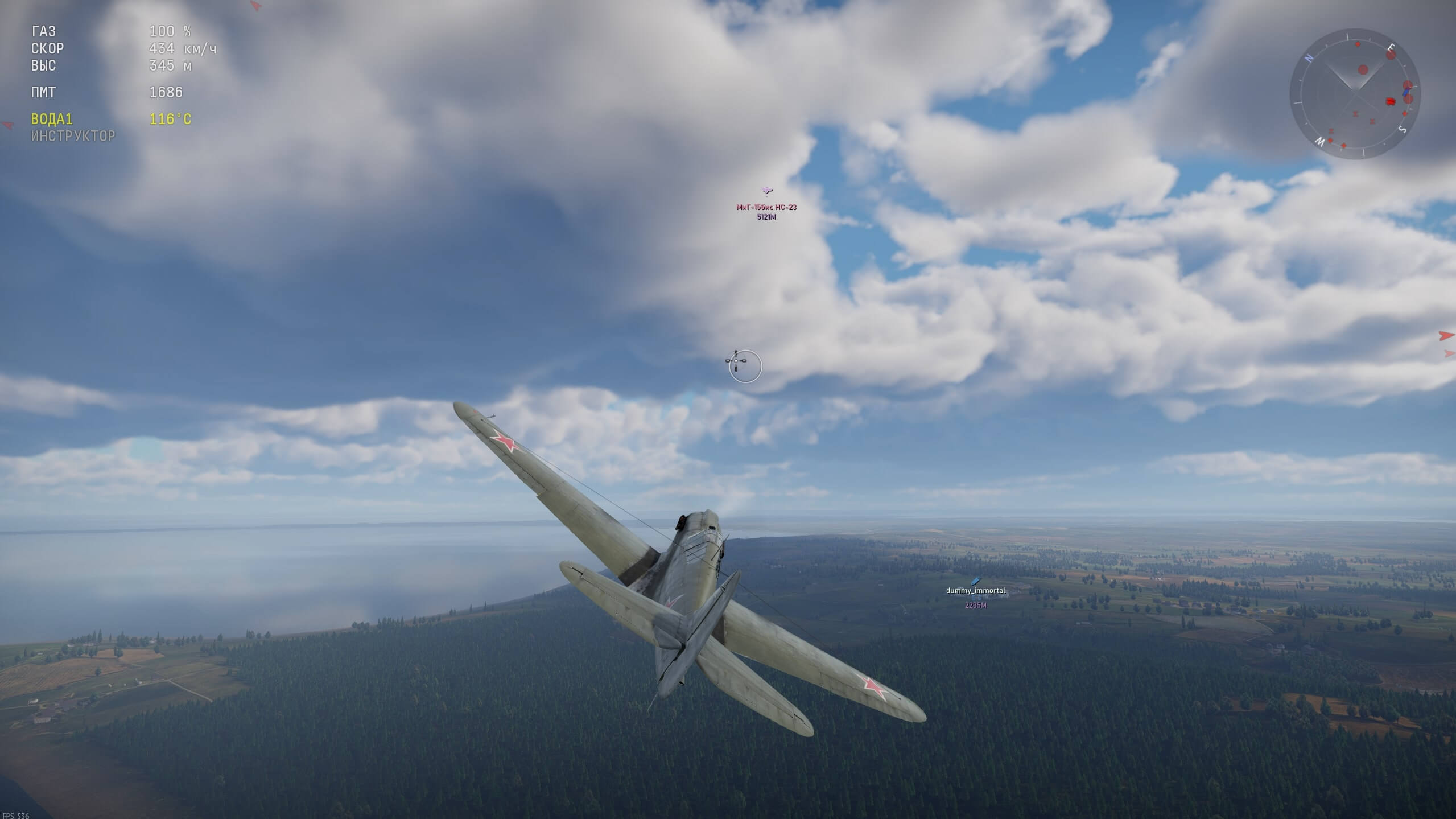Image resolution: width=1456 pixels, height=819 pixels.
Task: Select the dummy_immortal target marker
Action: click(975, 581)
